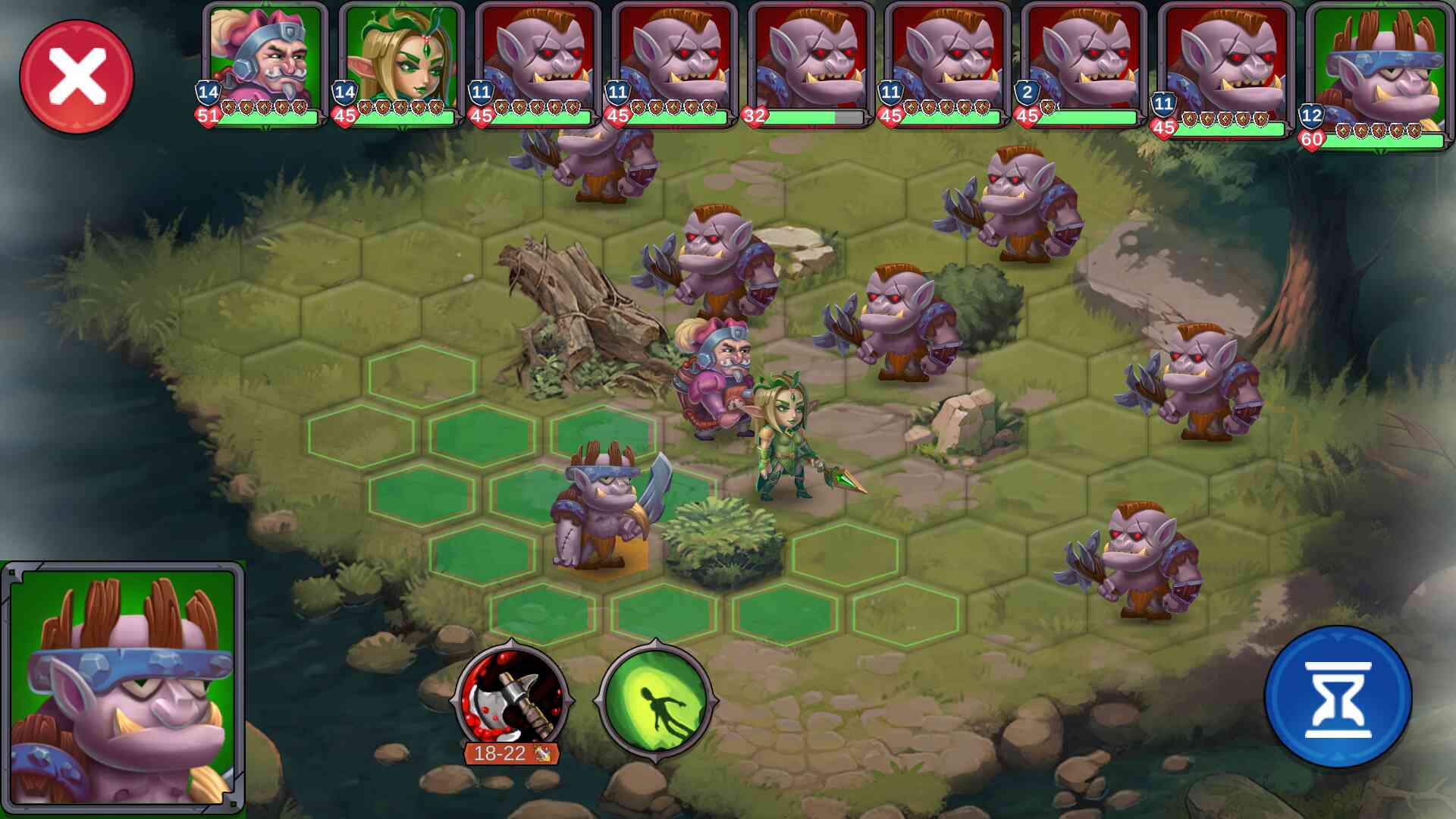Pick the orc portrait with 32 health

(811, 64)
